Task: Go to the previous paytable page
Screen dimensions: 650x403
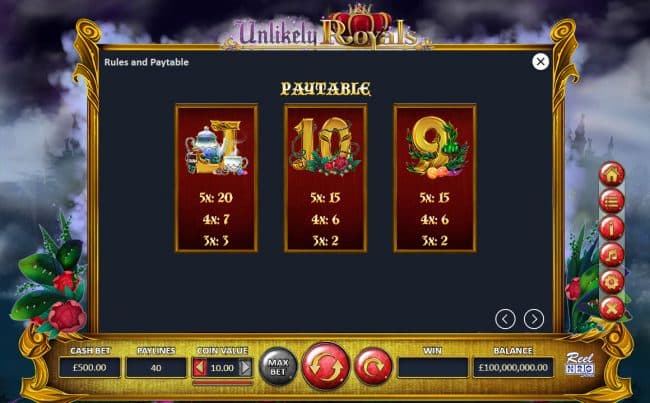Action: 506,319
